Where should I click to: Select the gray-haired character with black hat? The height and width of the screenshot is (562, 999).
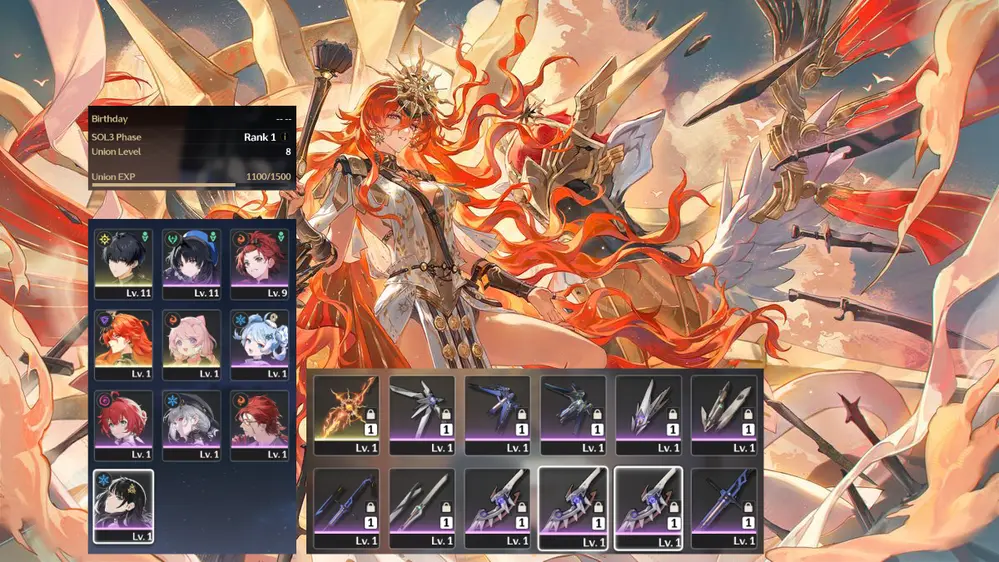[x=191, y=425]
